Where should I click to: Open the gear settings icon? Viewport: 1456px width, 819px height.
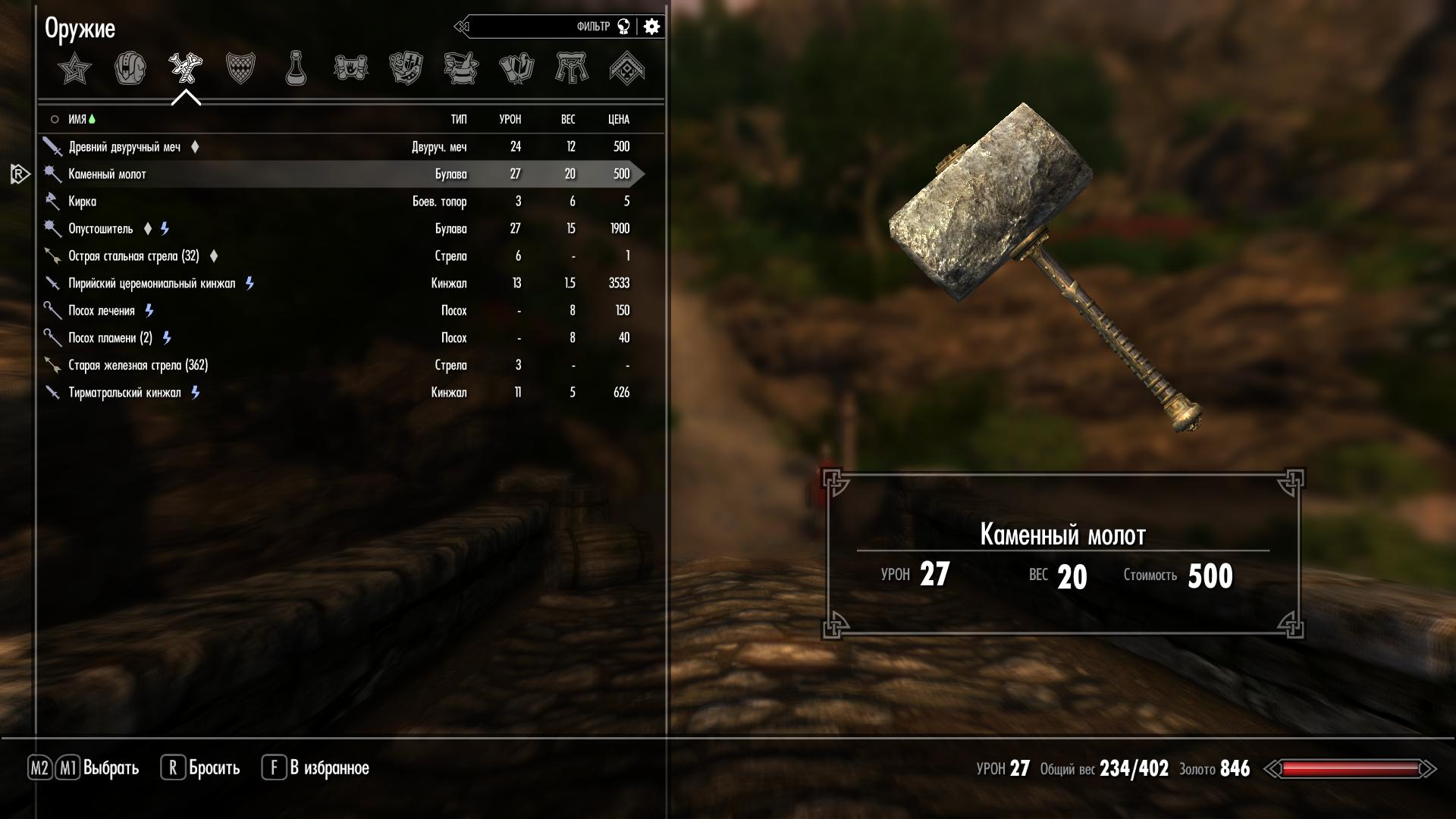pyautogui.click(x=651, y=27)
